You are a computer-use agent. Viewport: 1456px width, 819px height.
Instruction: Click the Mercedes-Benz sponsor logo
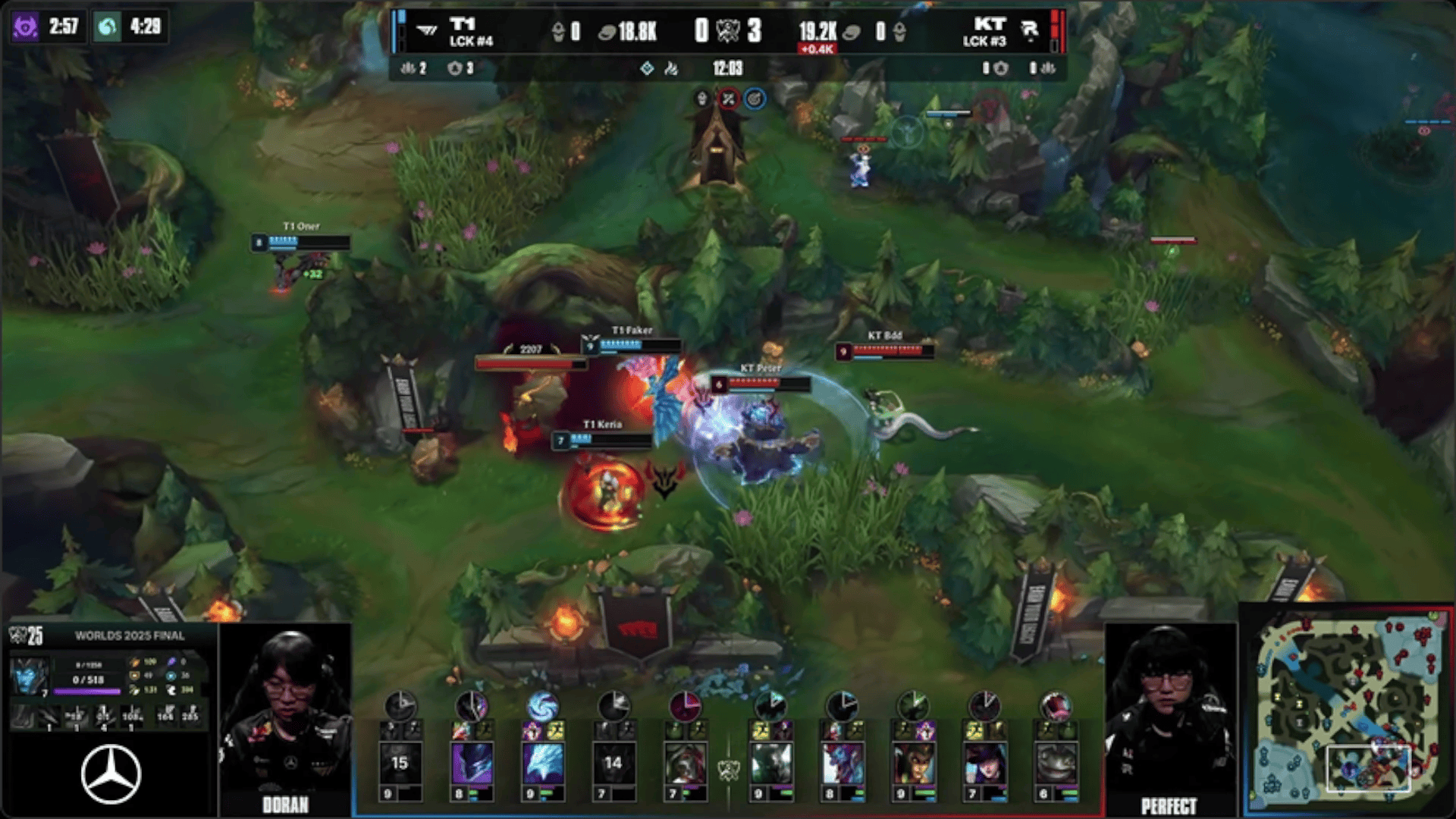click(x=111, y=774)
